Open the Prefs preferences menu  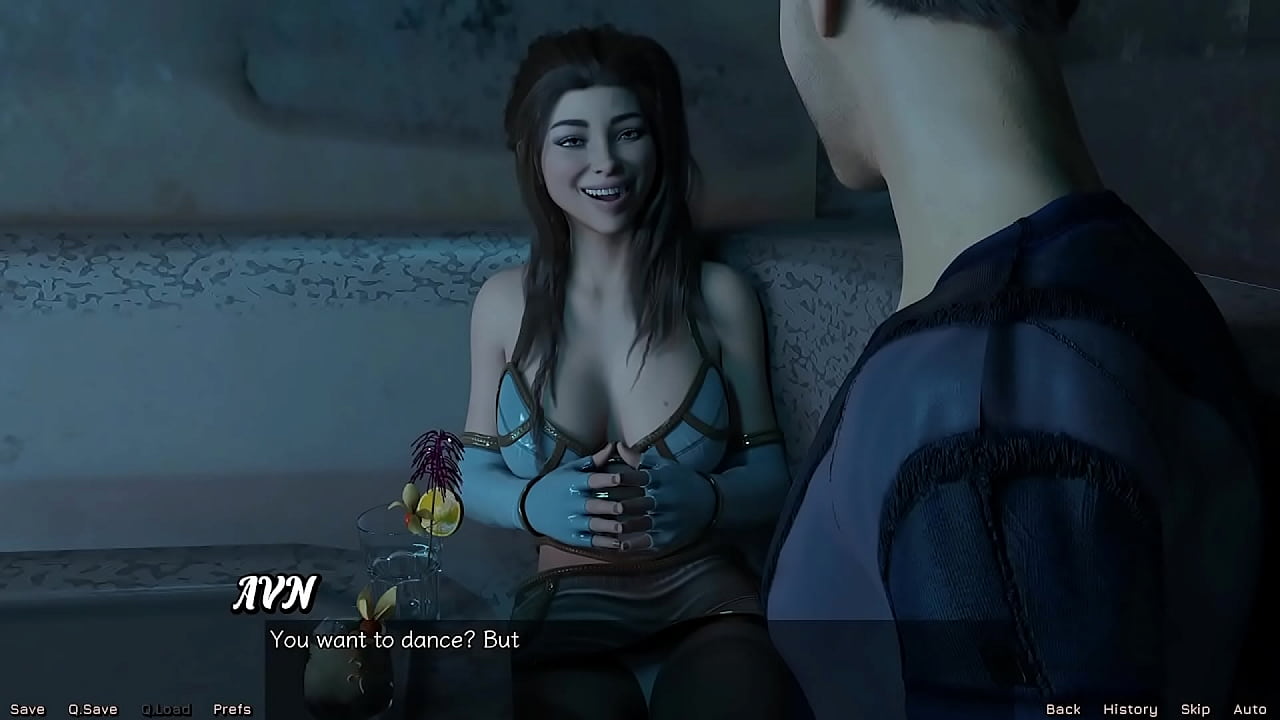[x=232, y=709]
